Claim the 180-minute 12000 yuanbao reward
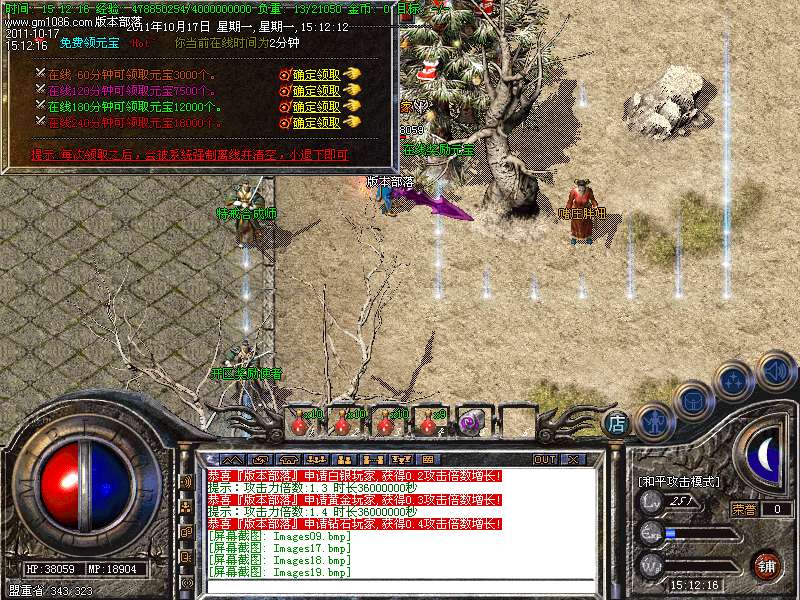Image resolution: width=800 pixels, height=600 pixels. click(x=316, y=107)
